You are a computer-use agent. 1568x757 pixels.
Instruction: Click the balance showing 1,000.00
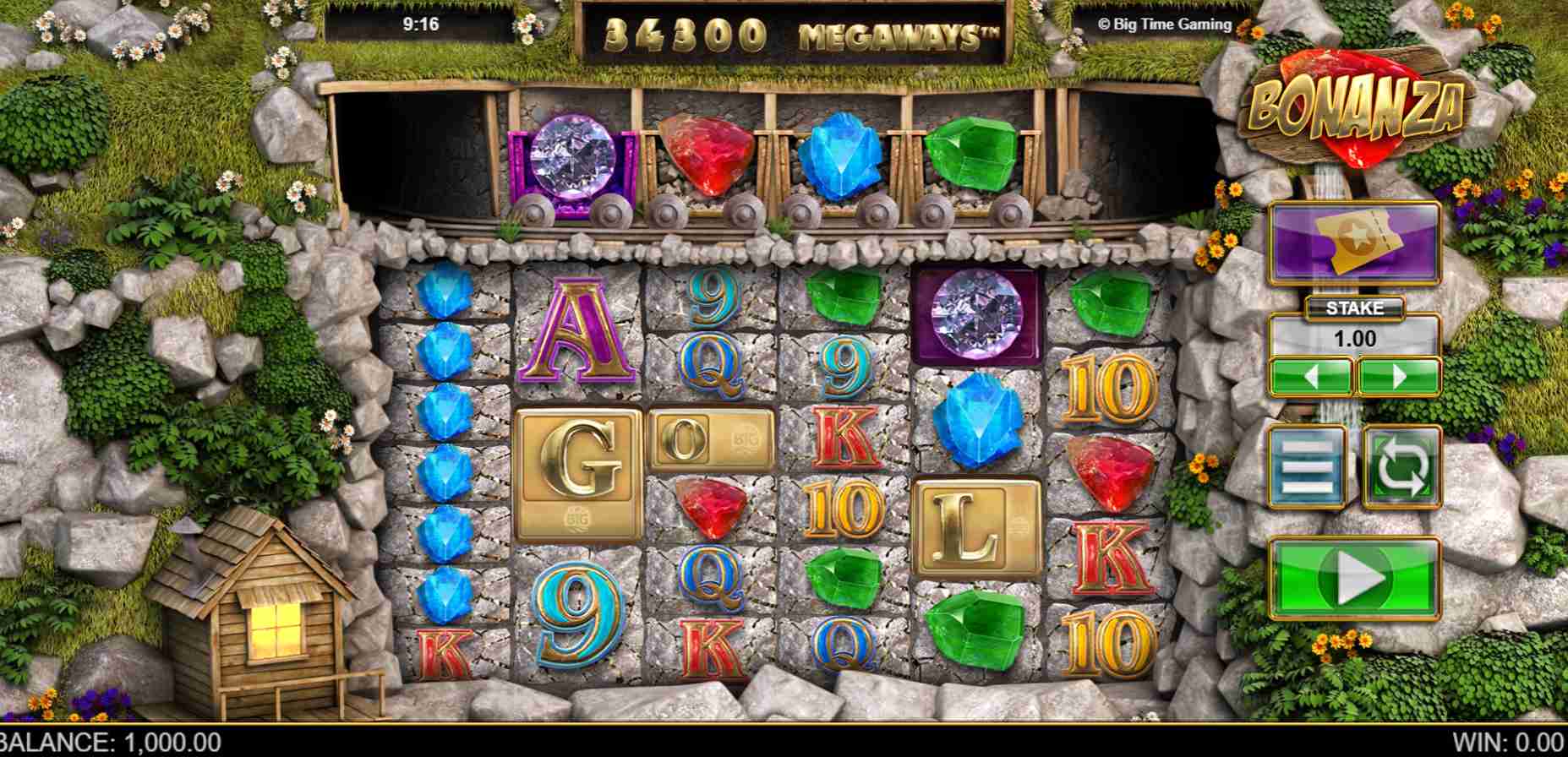point(110,742)
